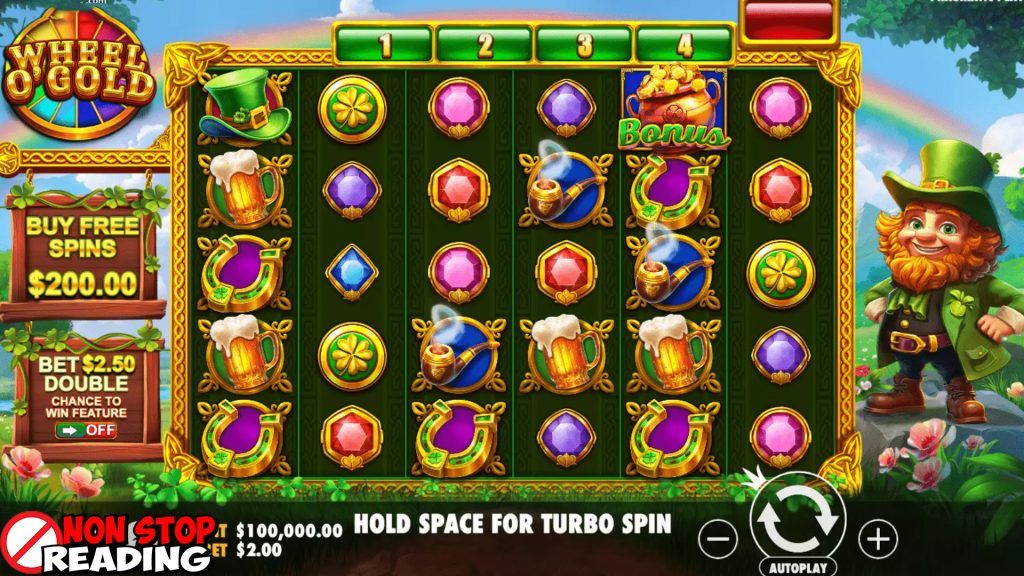Buy free spins for $200.00
Viewport: 1024px width, 576px height.
click(82, 256)
